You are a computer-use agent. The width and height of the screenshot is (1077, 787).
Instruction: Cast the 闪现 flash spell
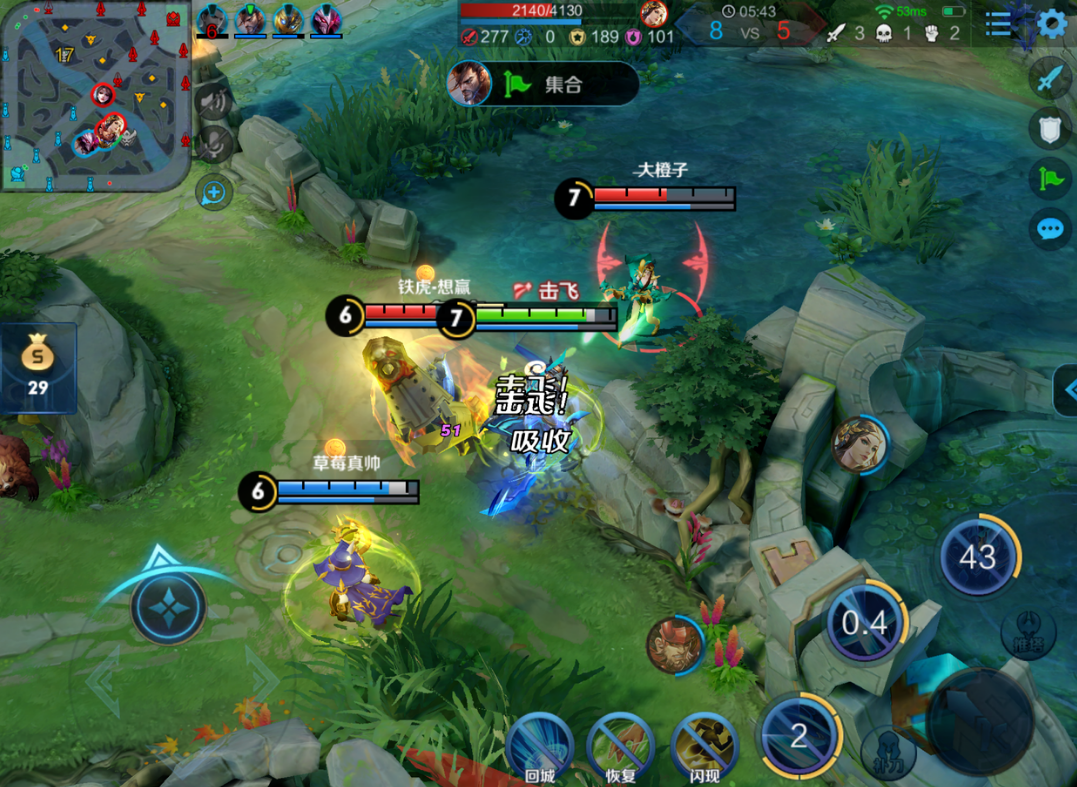[705, 747]
